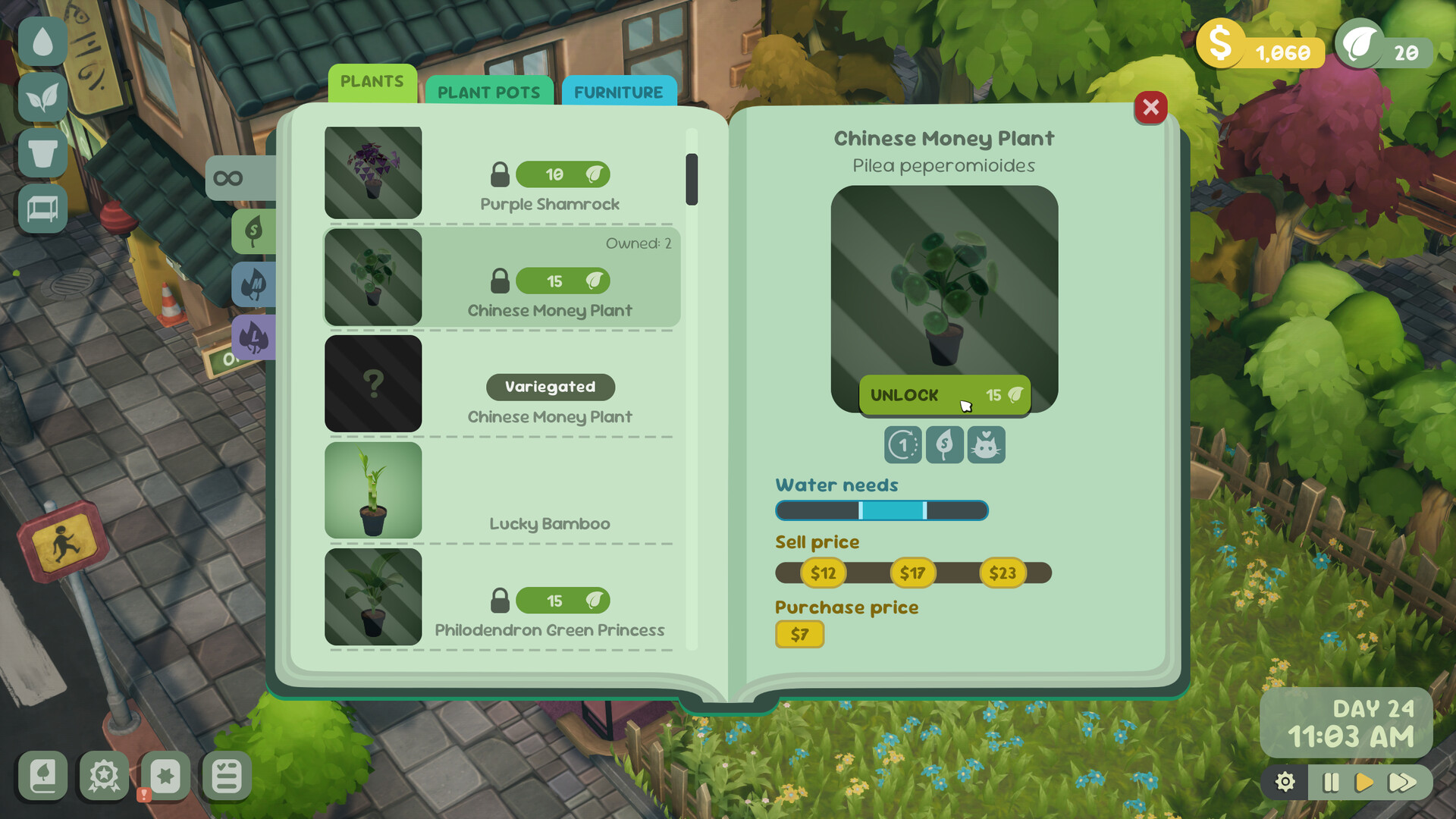Open the Furniture tab
Image resolution: width=1456 pixels, height=819 pixels.
[619, 92]
